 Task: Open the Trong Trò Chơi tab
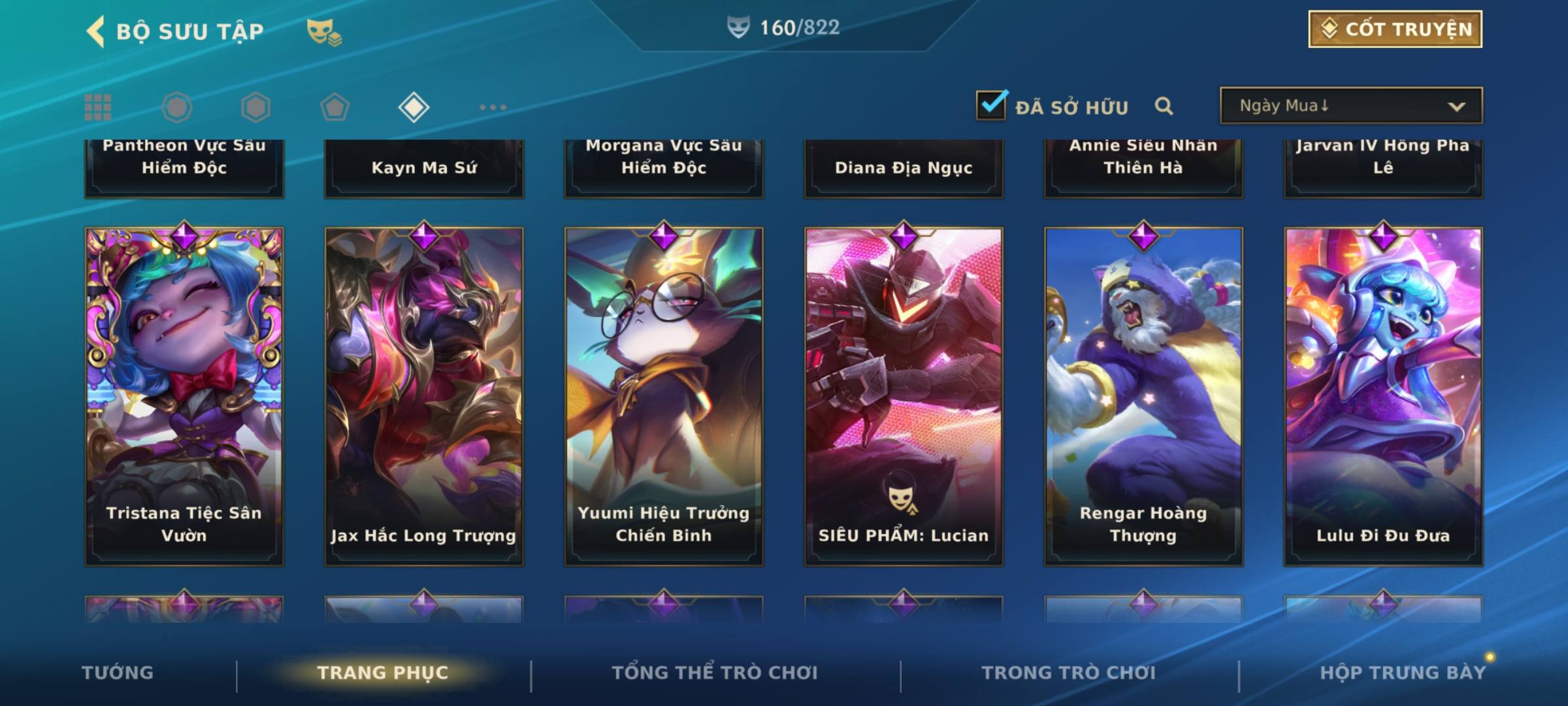tap(1069, 673)
